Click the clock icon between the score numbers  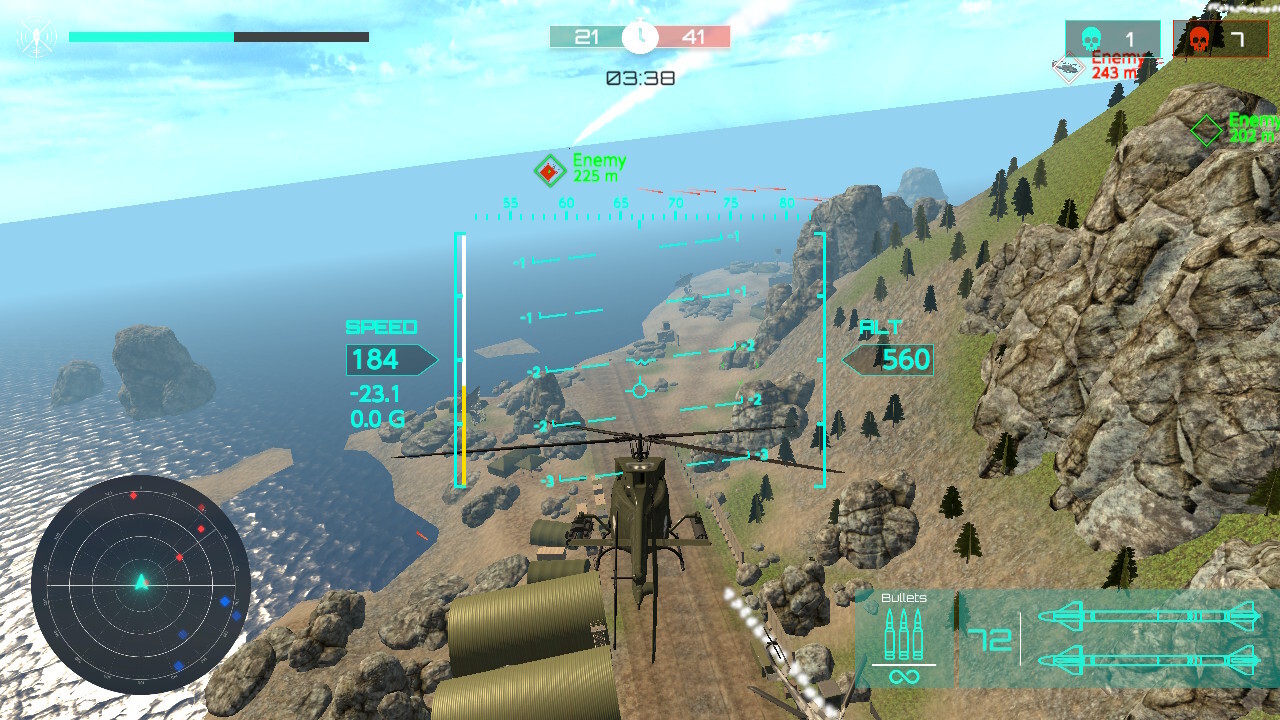(640, 36)
